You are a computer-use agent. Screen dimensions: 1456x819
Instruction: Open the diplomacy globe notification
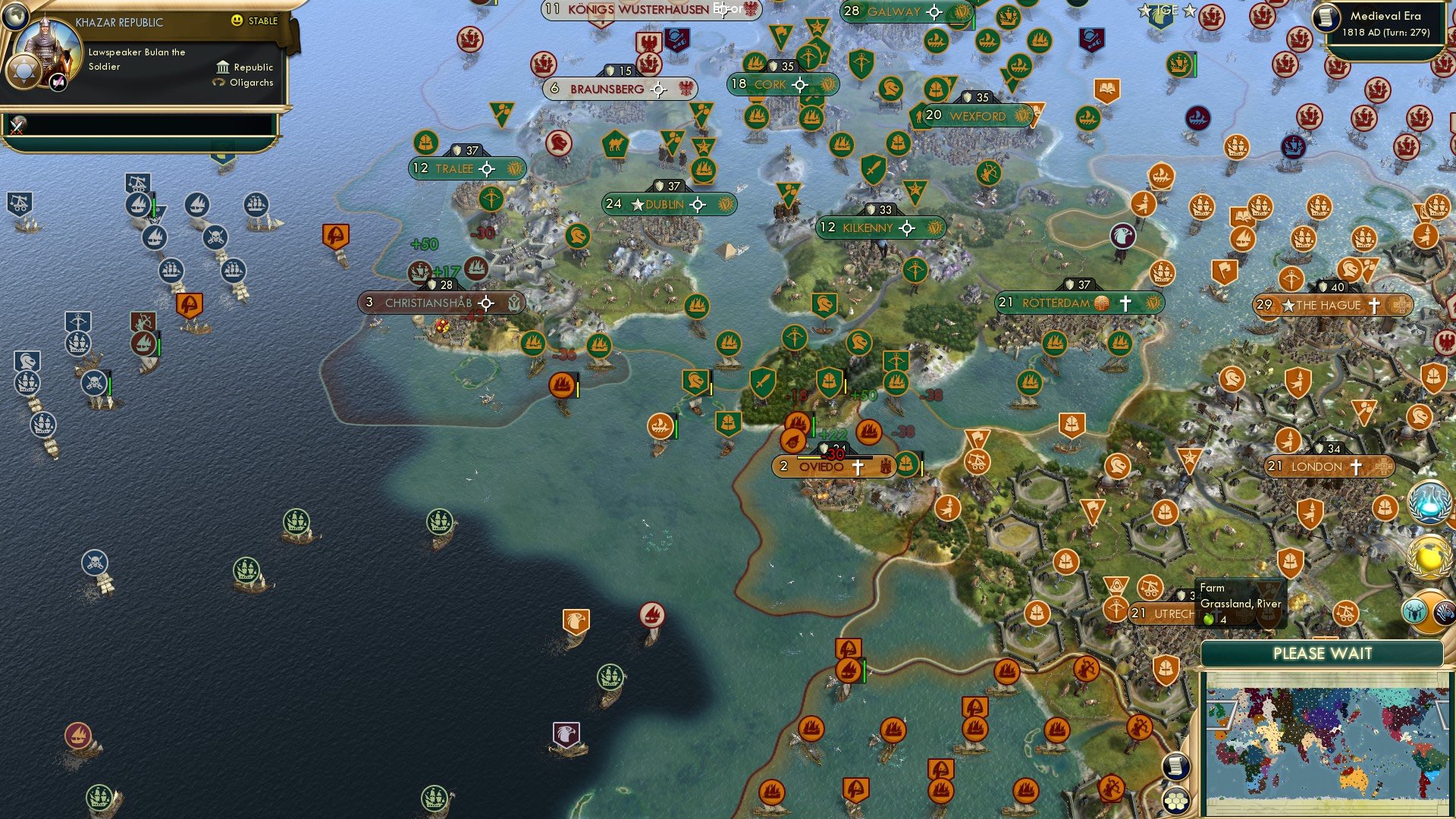pos(1427,556)
